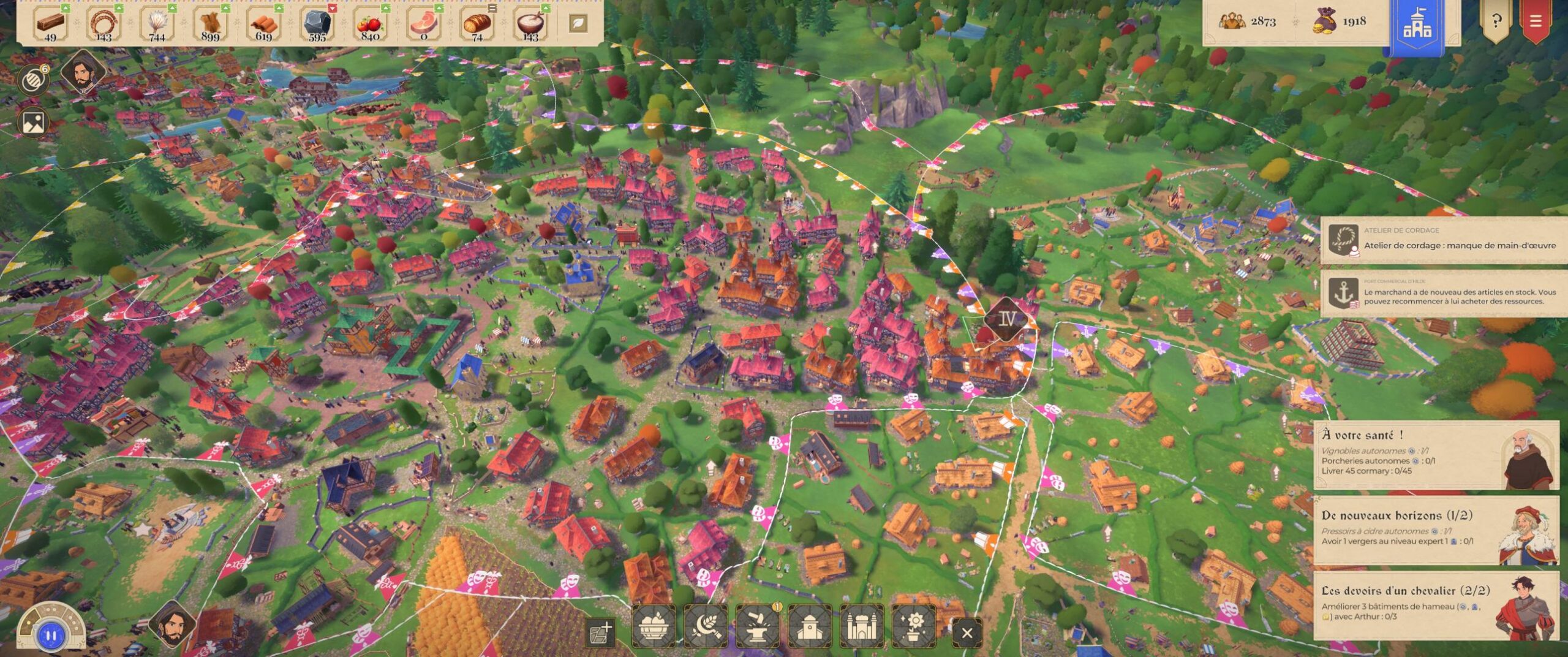This screenshot has width=1568, height=657.
Task: Open the picture landscape icon button
Action: pyautogui.click(x=34, y=122)
